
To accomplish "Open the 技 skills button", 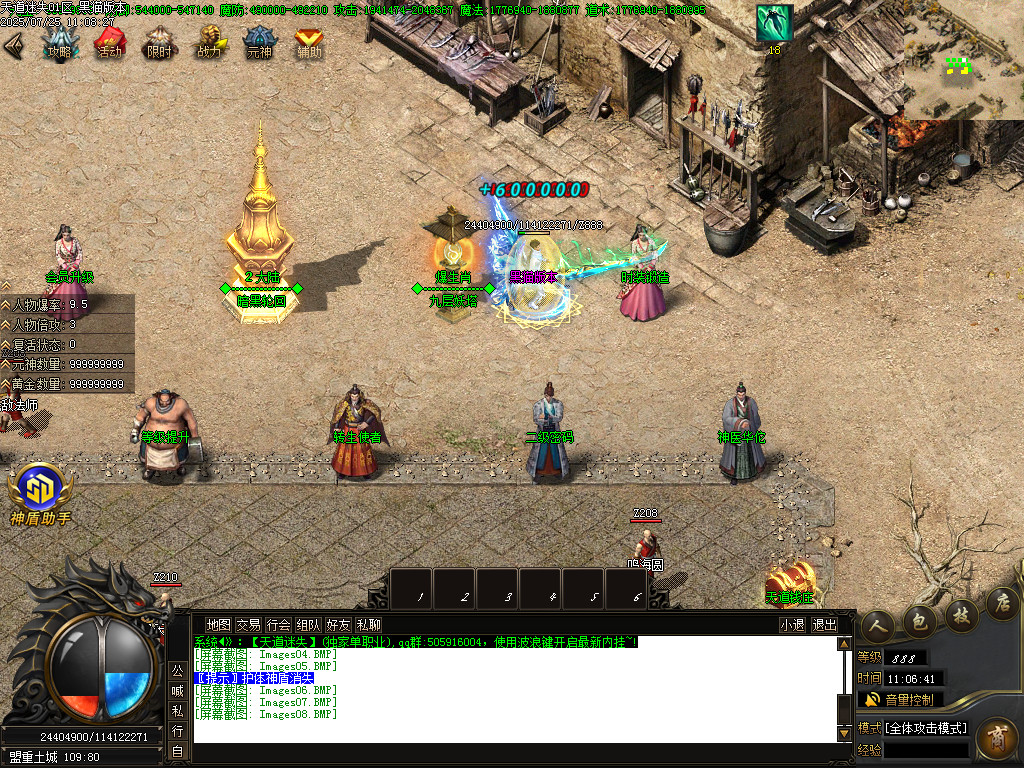I will (x=960, y=613).
